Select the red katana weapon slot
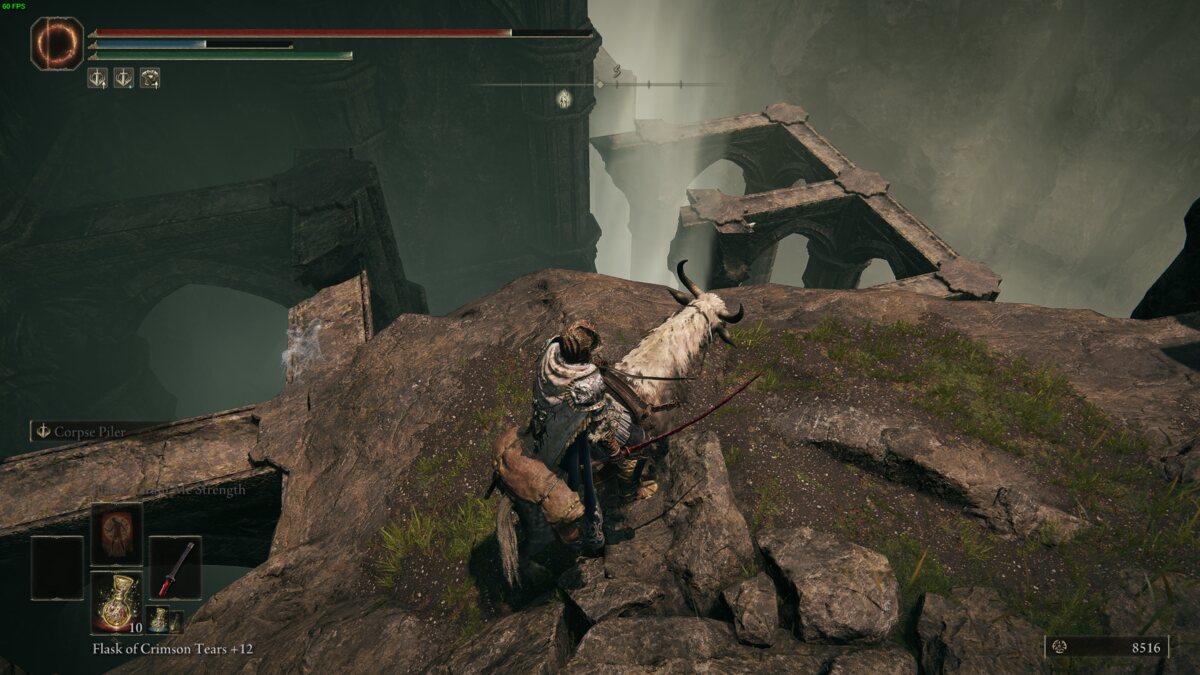The height and width of the screenshot is (675, 1200). point(175,567)
